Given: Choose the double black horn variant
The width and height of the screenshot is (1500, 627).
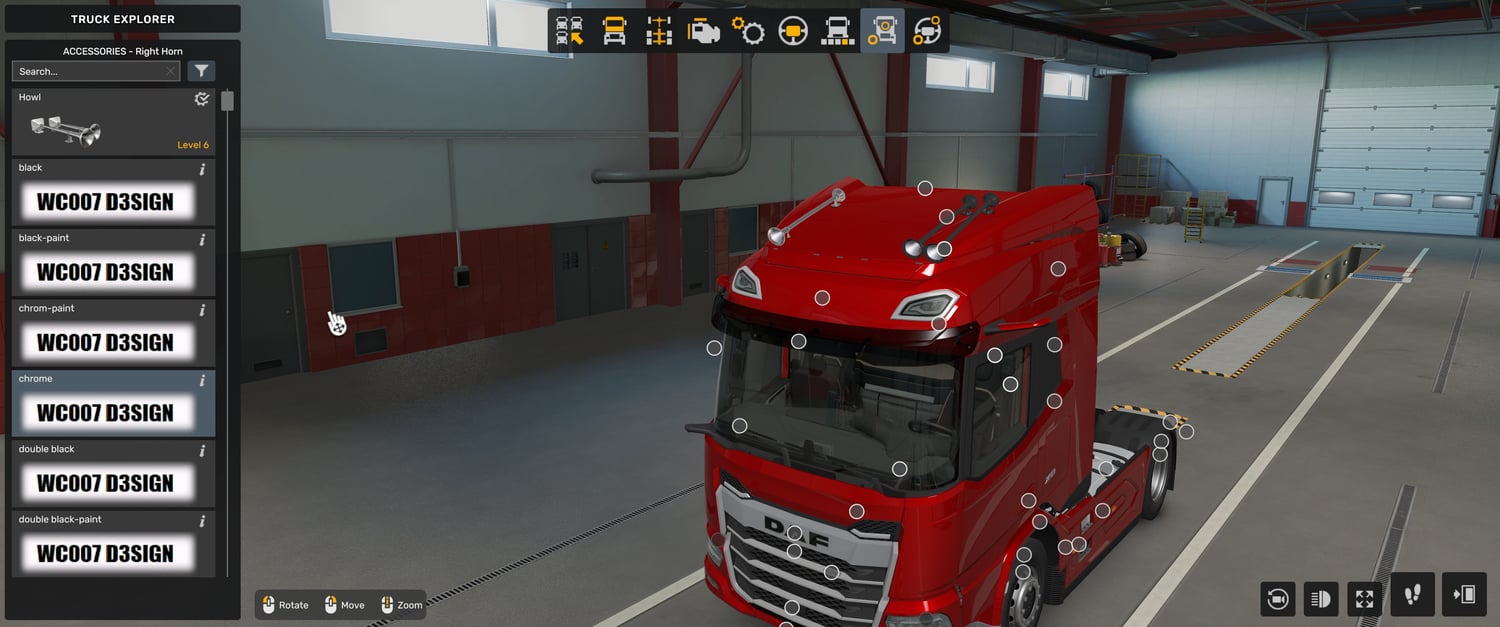Looking at the screenshot, I should (x=114, y=475).
